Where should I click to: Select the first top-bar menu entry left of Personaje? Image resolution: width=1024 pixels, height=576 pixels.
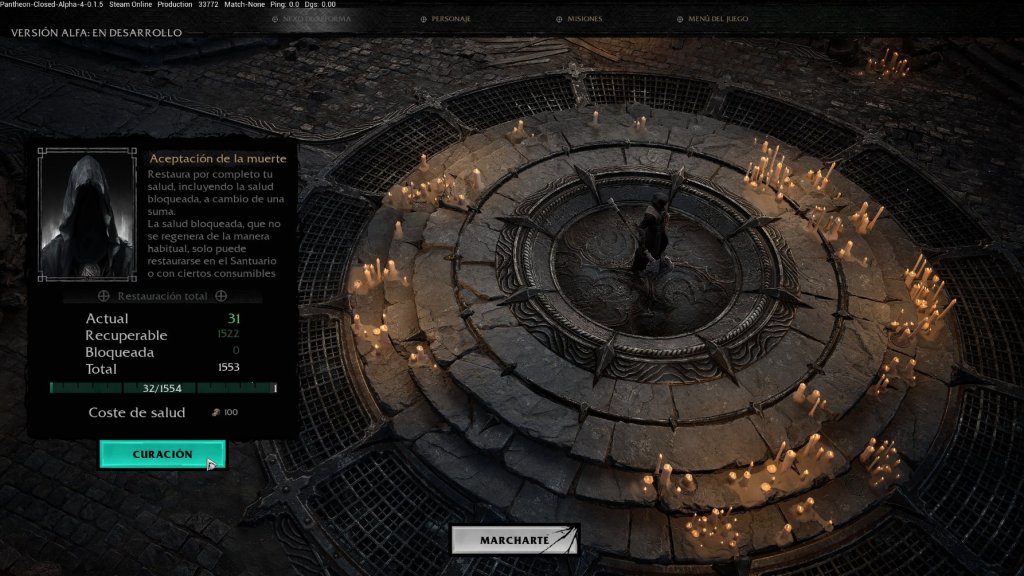pyautogui.click(x=316, y=19)
